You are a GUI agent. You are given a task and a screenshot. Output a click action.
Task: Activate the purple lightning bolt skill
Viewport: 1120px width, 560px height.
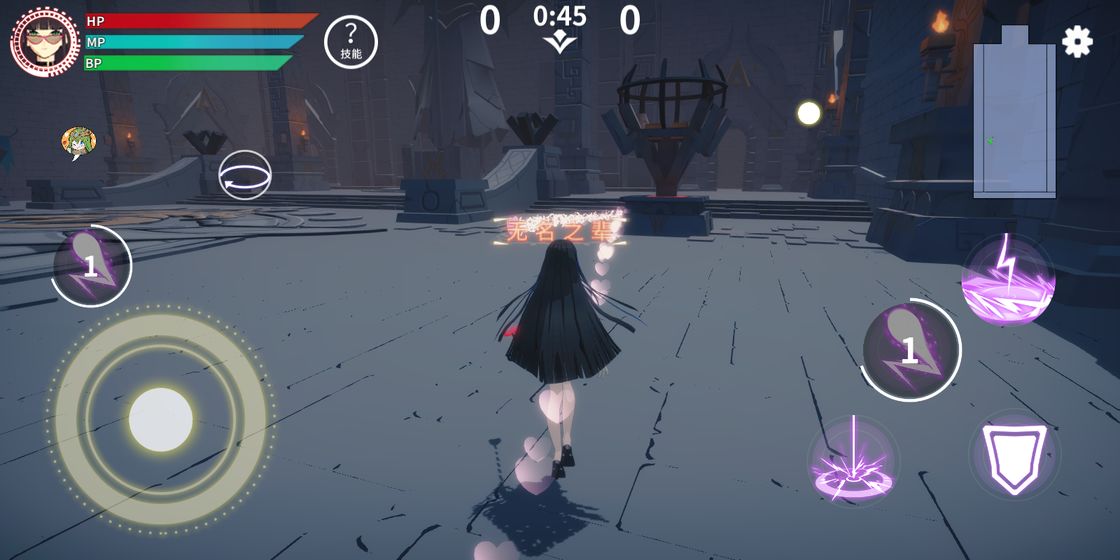[1008, 279]
